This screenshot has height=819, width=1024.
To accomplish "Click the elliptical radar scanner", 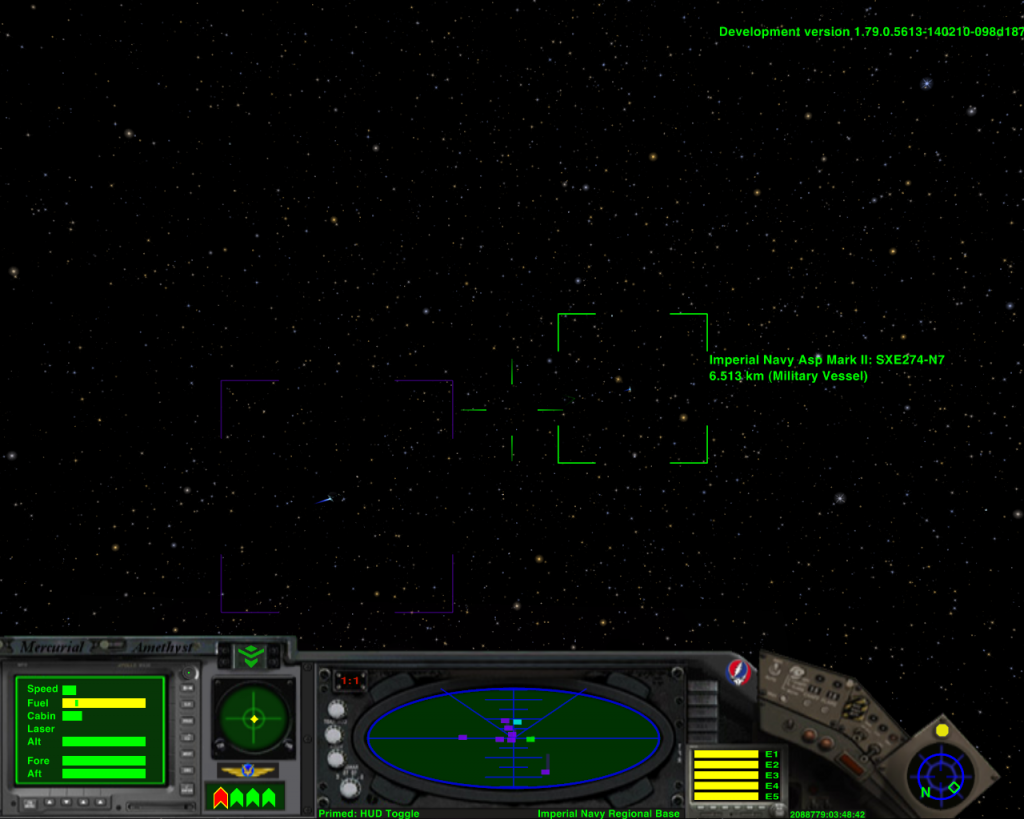I will [x=513, y=739].
